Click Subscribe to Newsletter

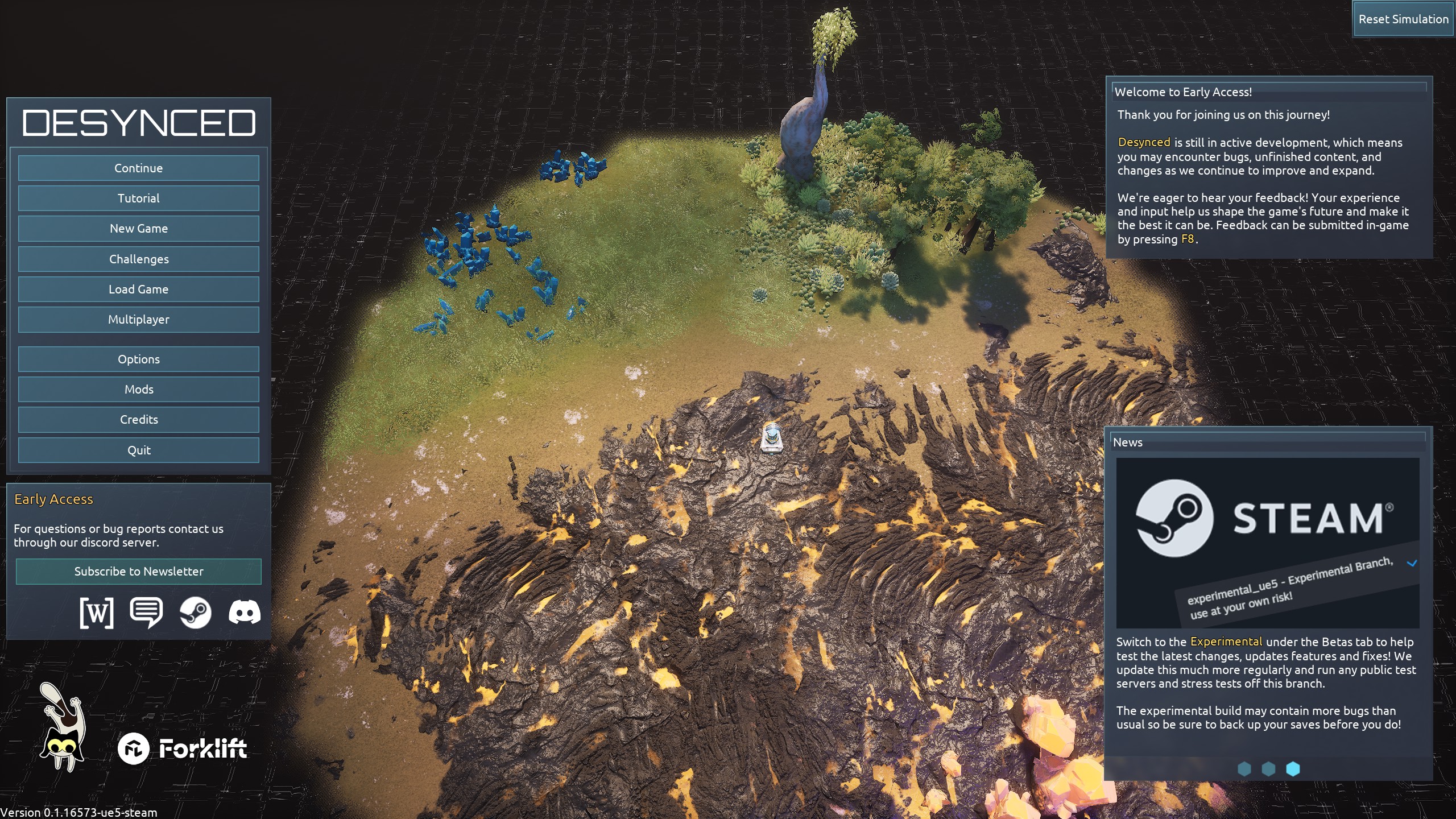138,572
